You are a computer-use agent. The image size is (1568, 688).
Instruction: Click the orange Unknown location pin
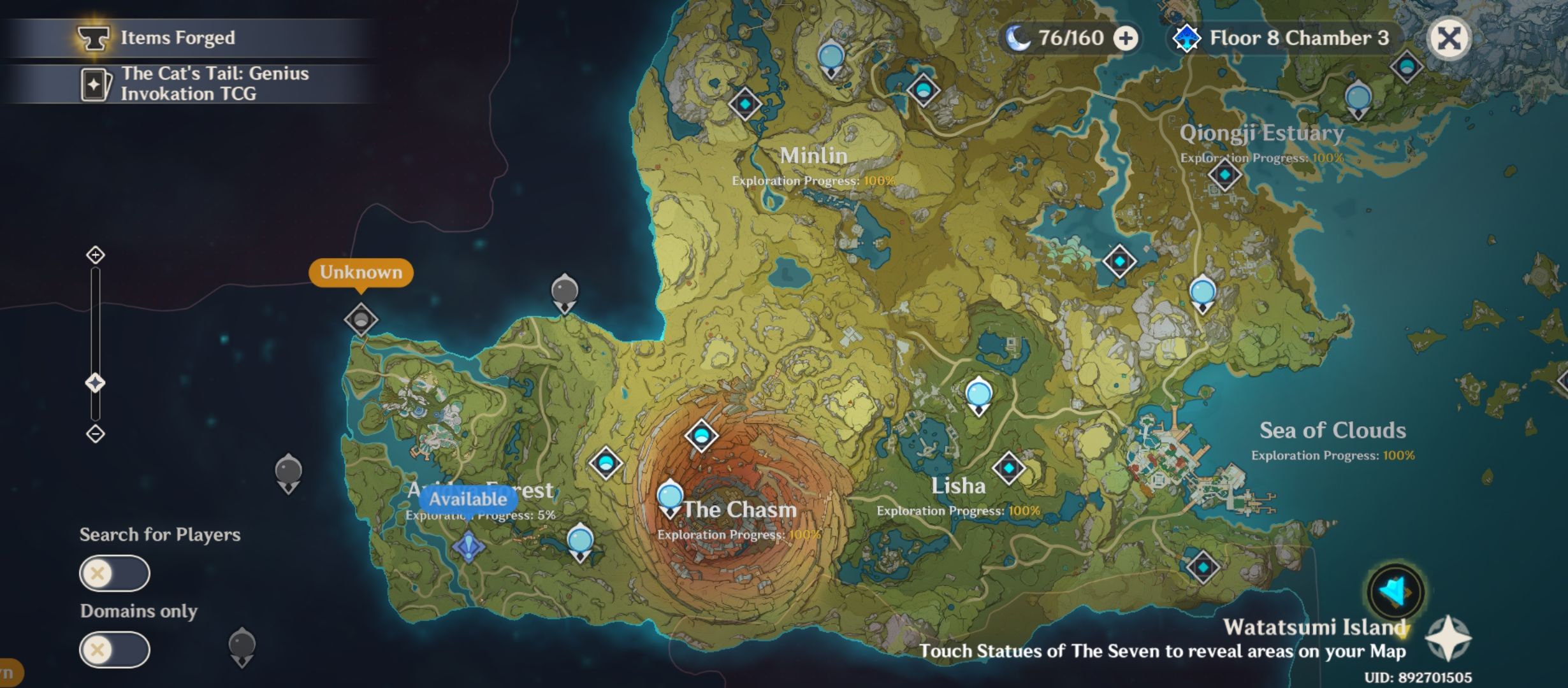pos(361,273)
